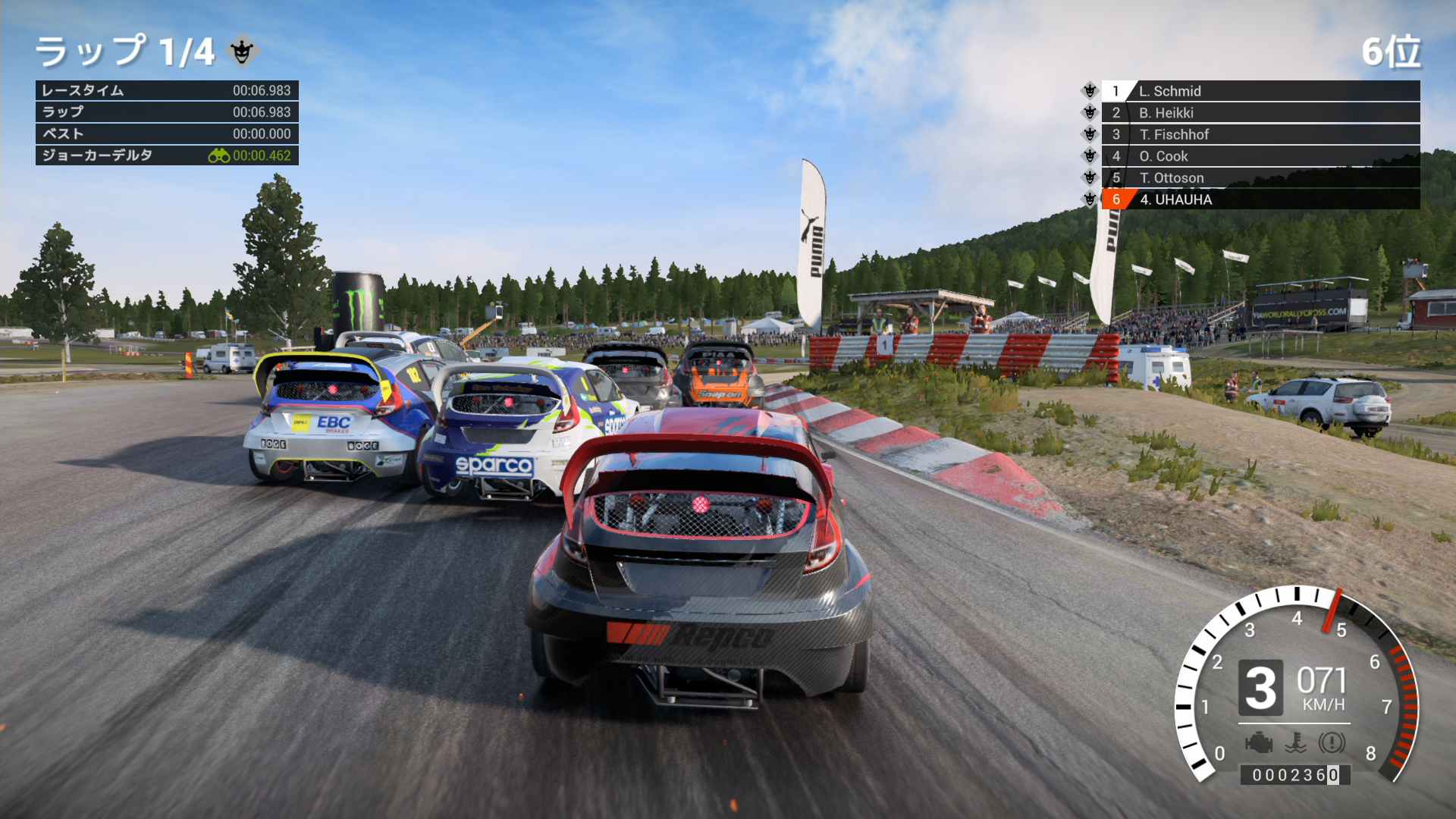Click O. Cook's position row
Viewport: 1456px width, 819px height.
(1259, 156)
